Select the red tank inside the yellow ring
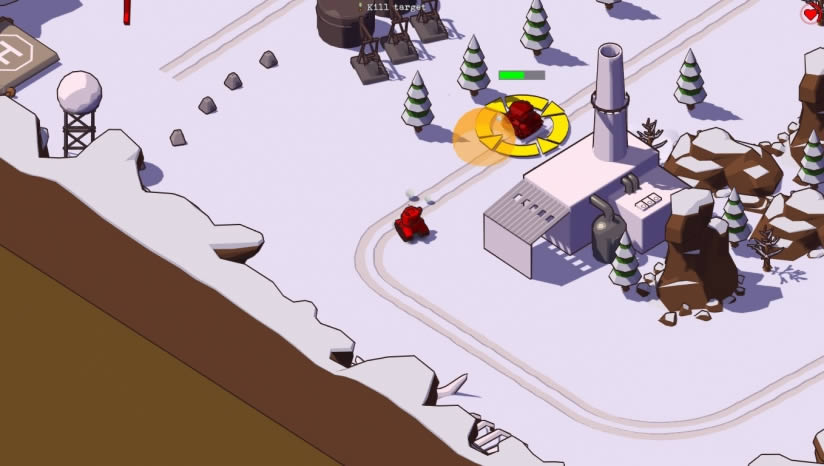The width and height of the screenshot is (824, 466). 522,118
